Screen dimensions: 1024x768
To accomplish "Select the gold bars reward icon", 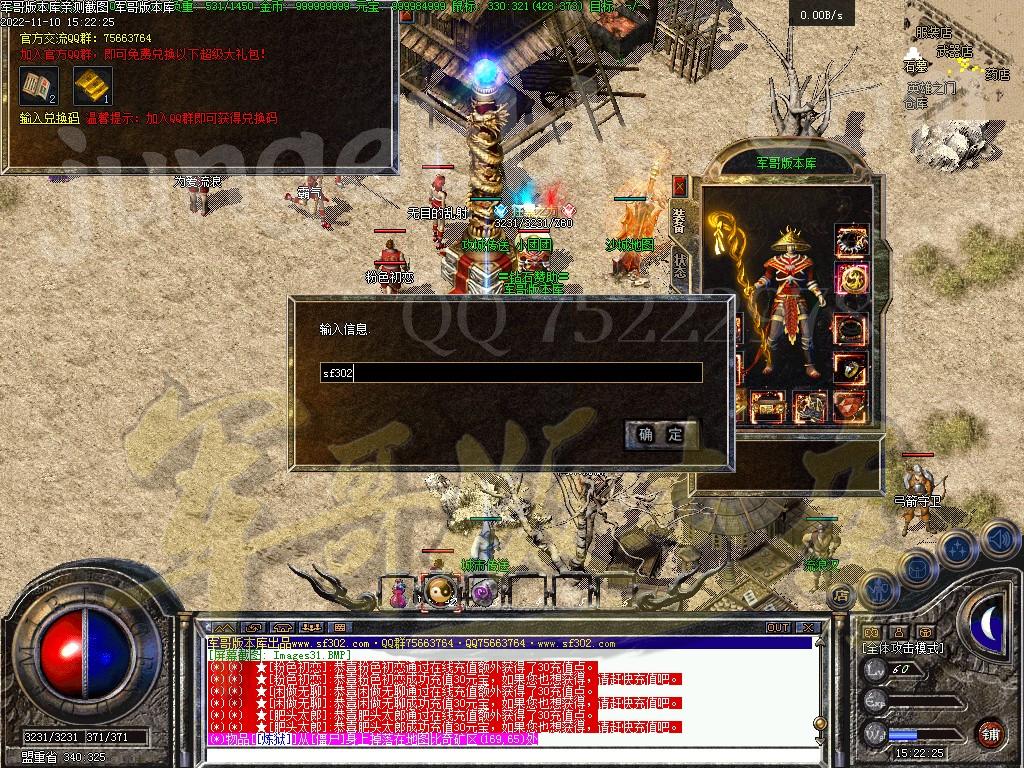I will click(x=92, y=86).
